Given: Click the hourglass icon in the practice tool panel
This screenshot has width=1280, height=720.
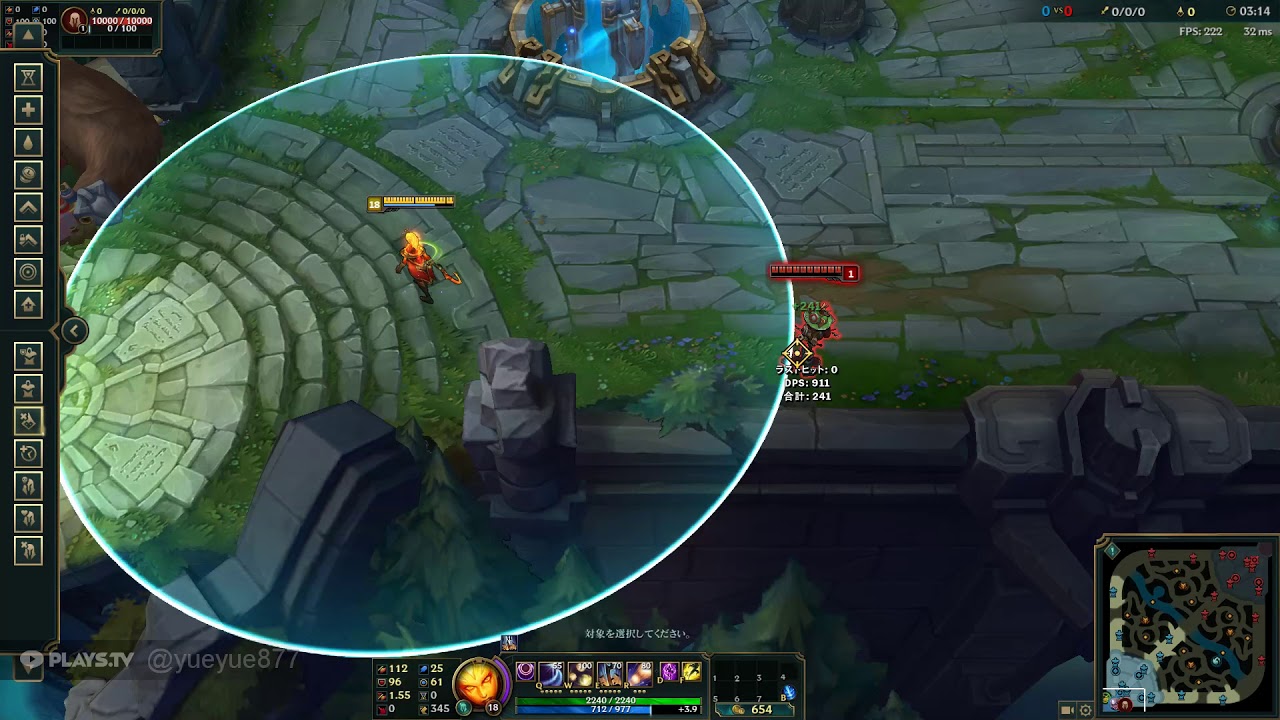Looking at the screenshot, I should coord(29,77).
